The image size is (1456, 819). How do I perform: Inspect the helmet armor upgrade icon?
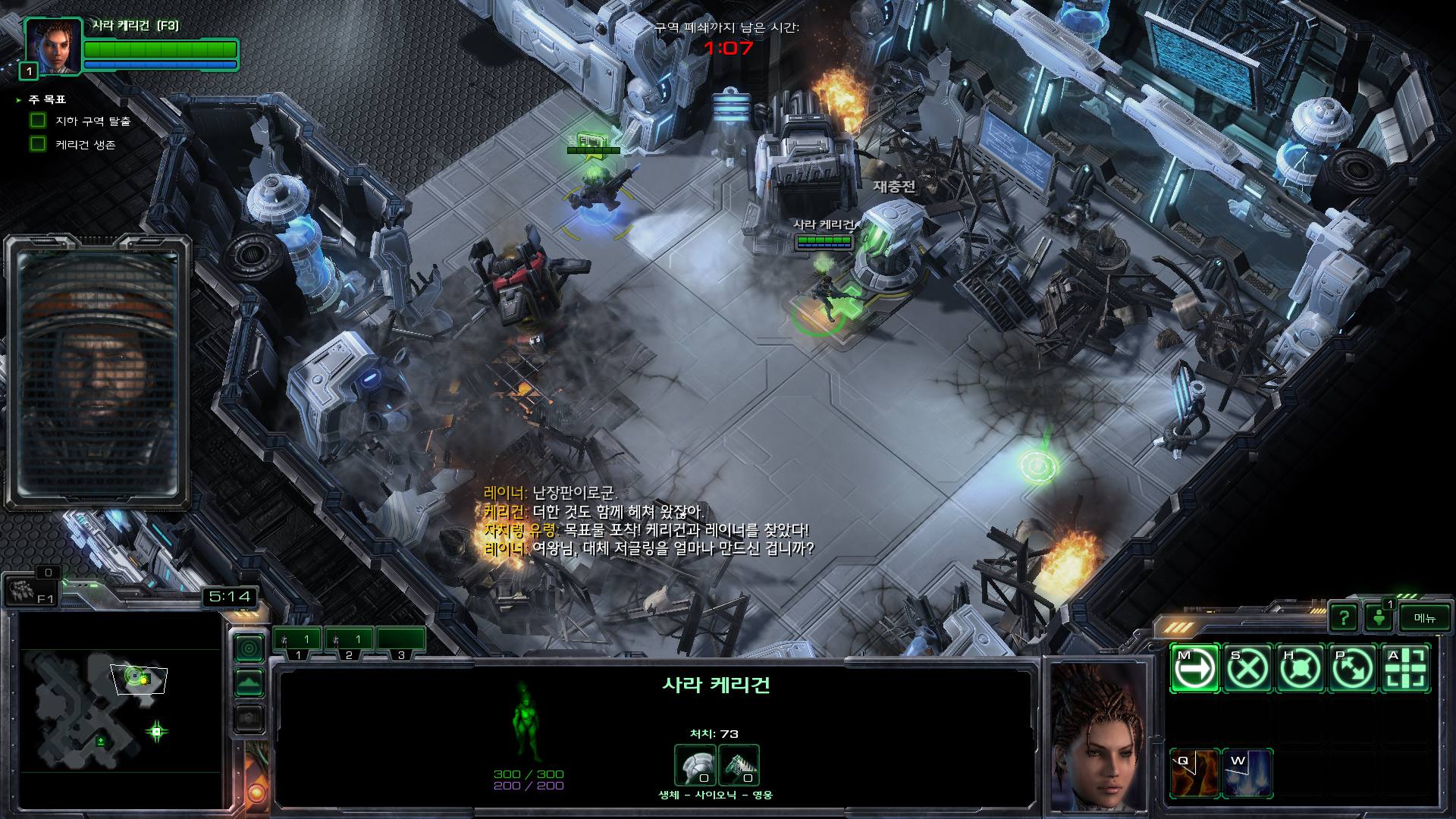(x=695, y=765)
